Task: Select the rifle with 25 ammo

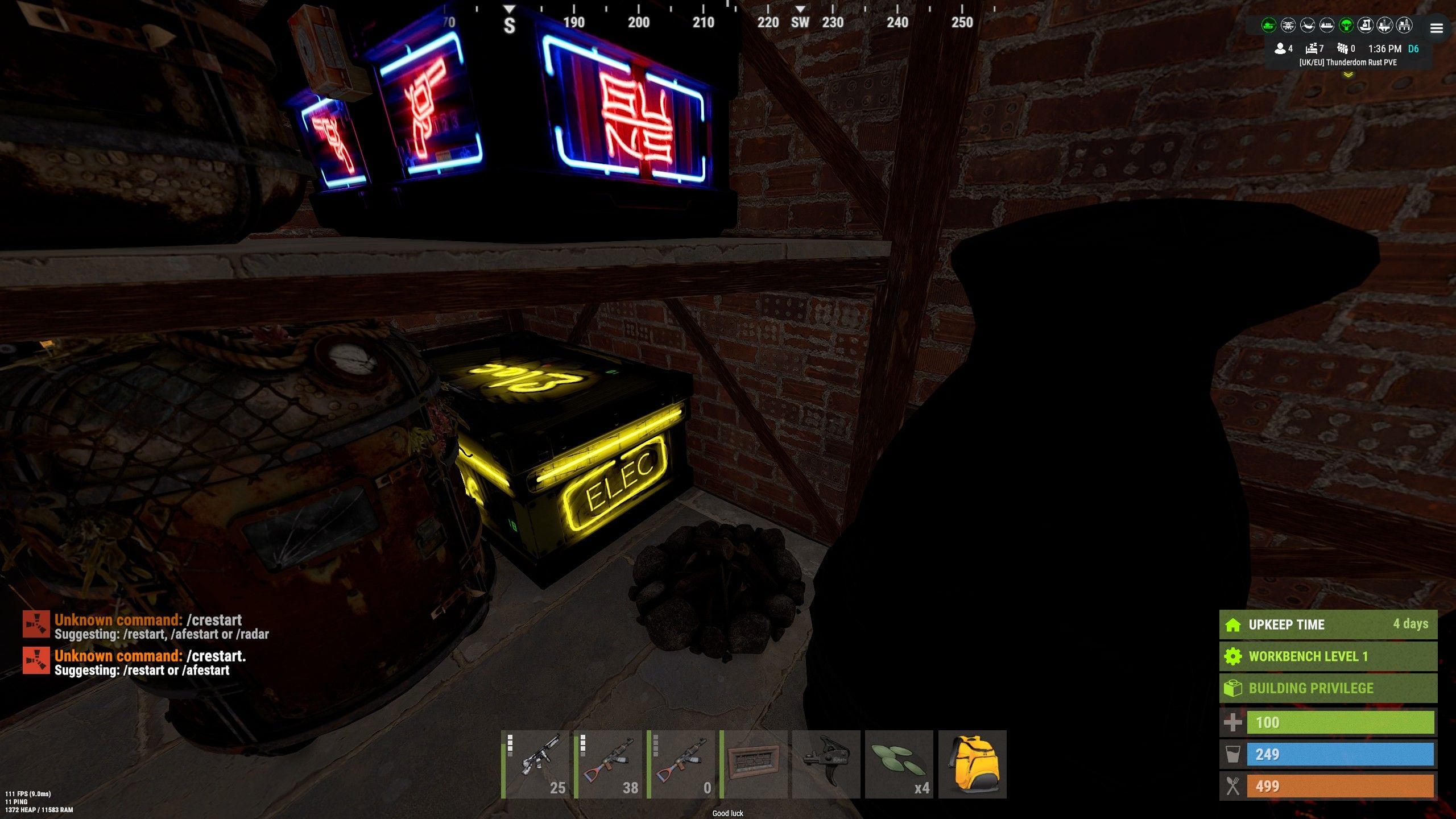Action: click(x=535, y=764)
